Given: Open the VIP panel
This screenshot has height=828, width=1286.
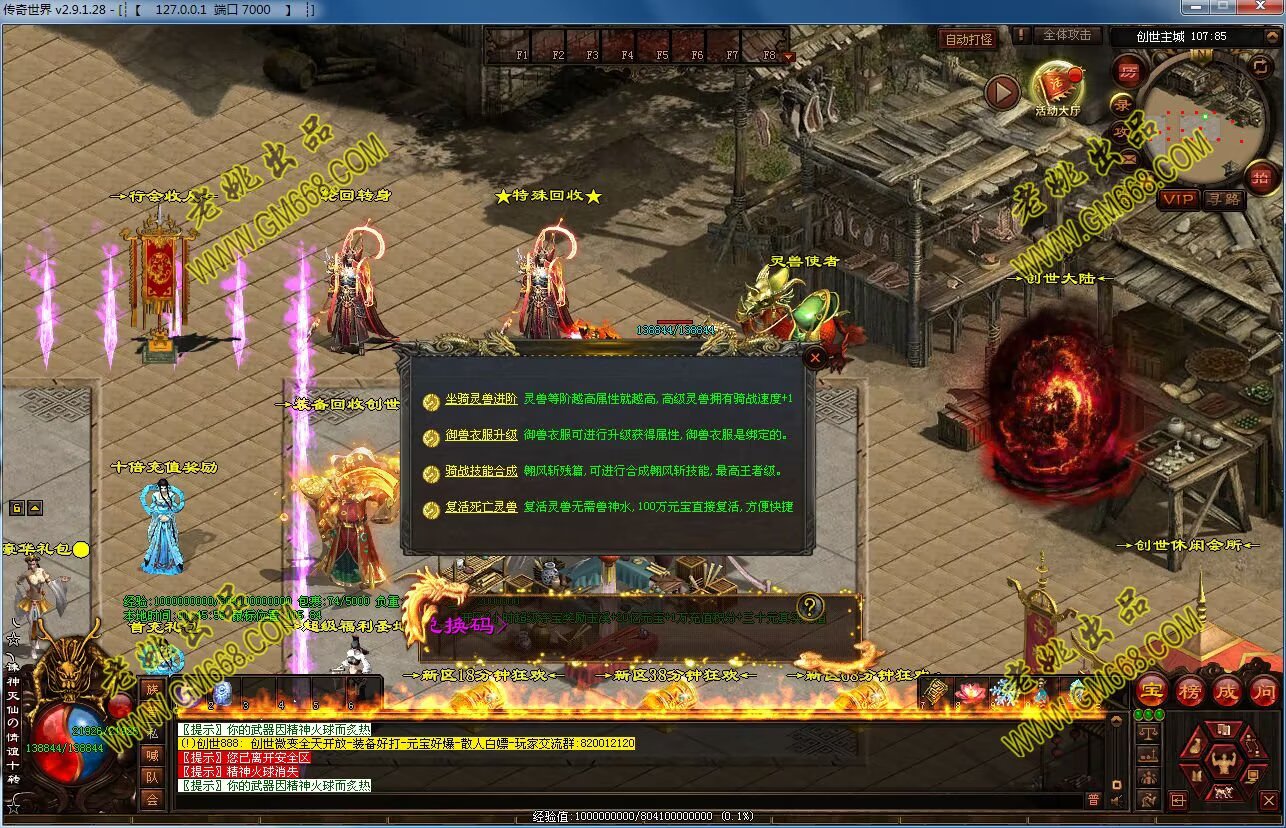Looking at the screenshot, I should [1177, 199].
